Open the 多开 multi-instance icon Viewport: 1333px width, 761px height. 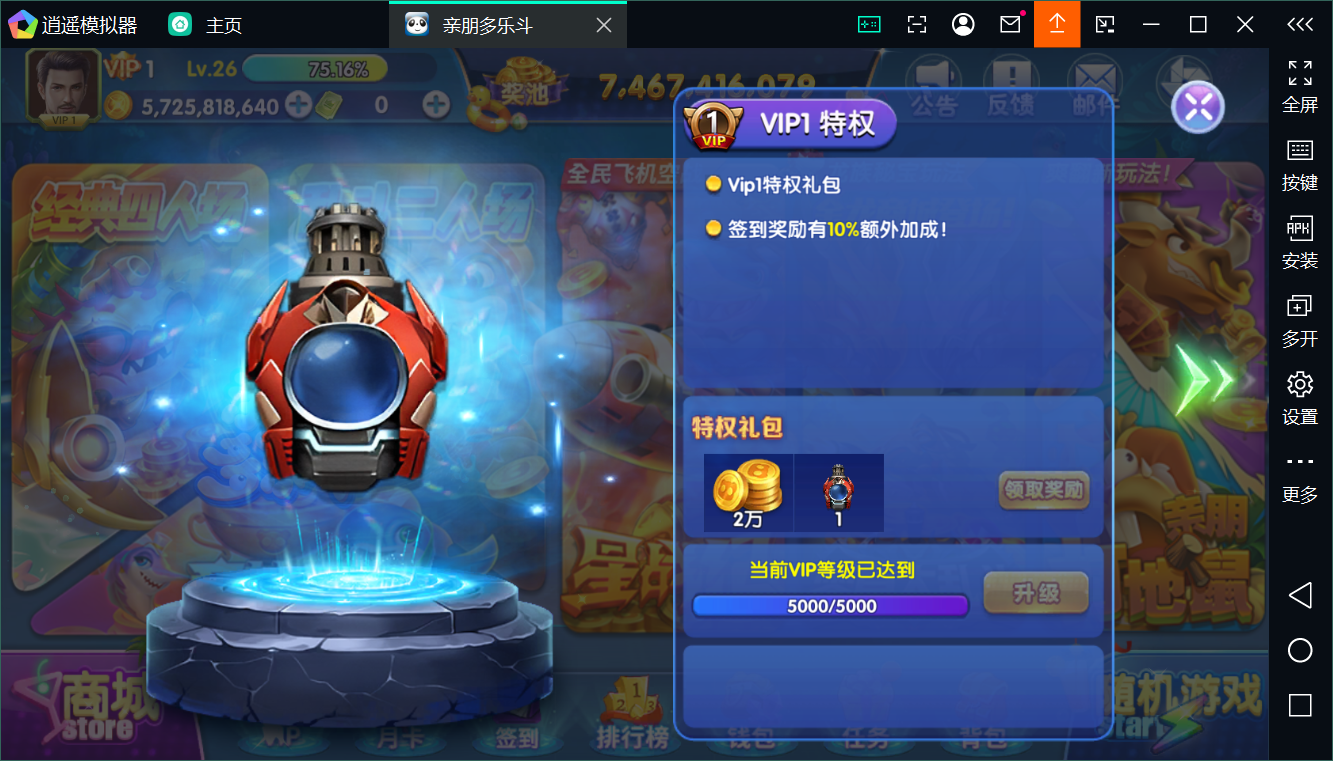(x=1299, y=318)
